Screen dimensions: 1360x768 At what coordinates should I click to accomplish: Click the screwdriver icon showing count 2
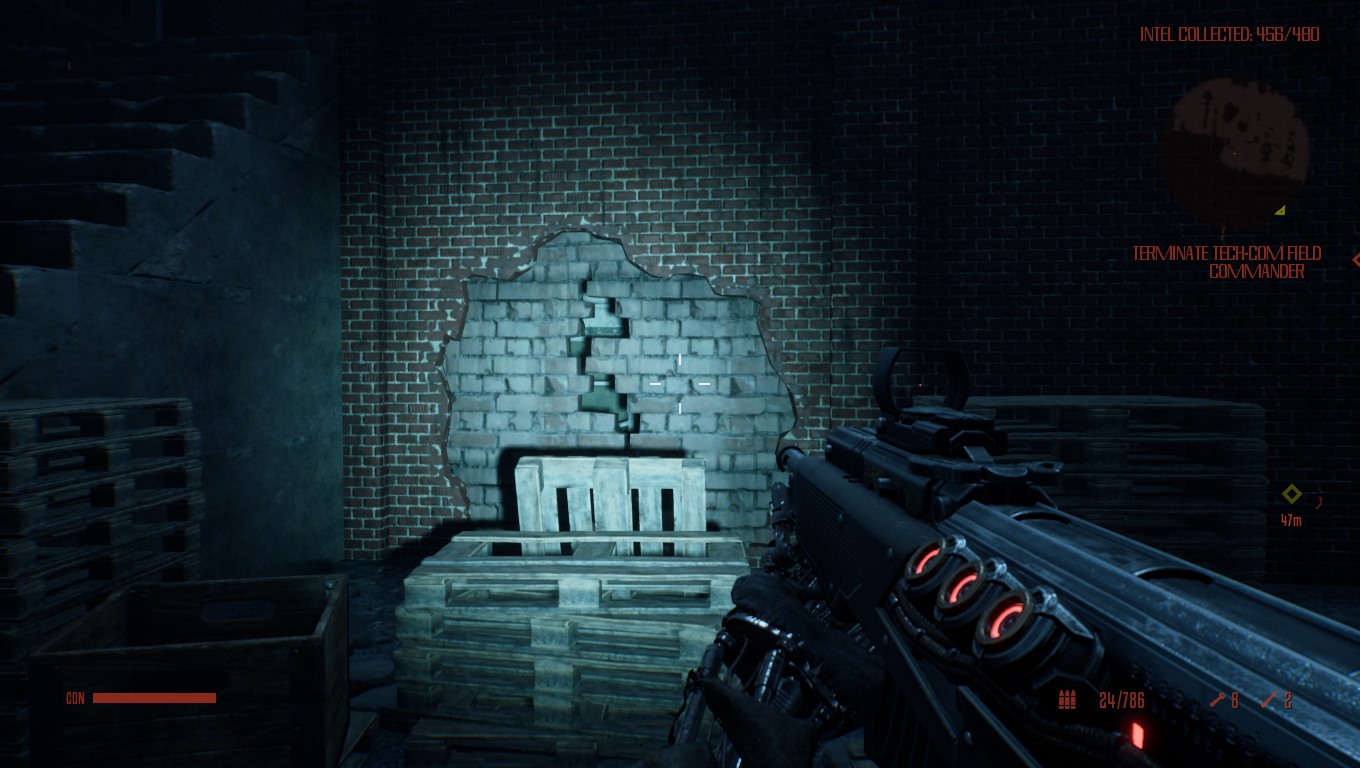click(x=1268, y=700)
